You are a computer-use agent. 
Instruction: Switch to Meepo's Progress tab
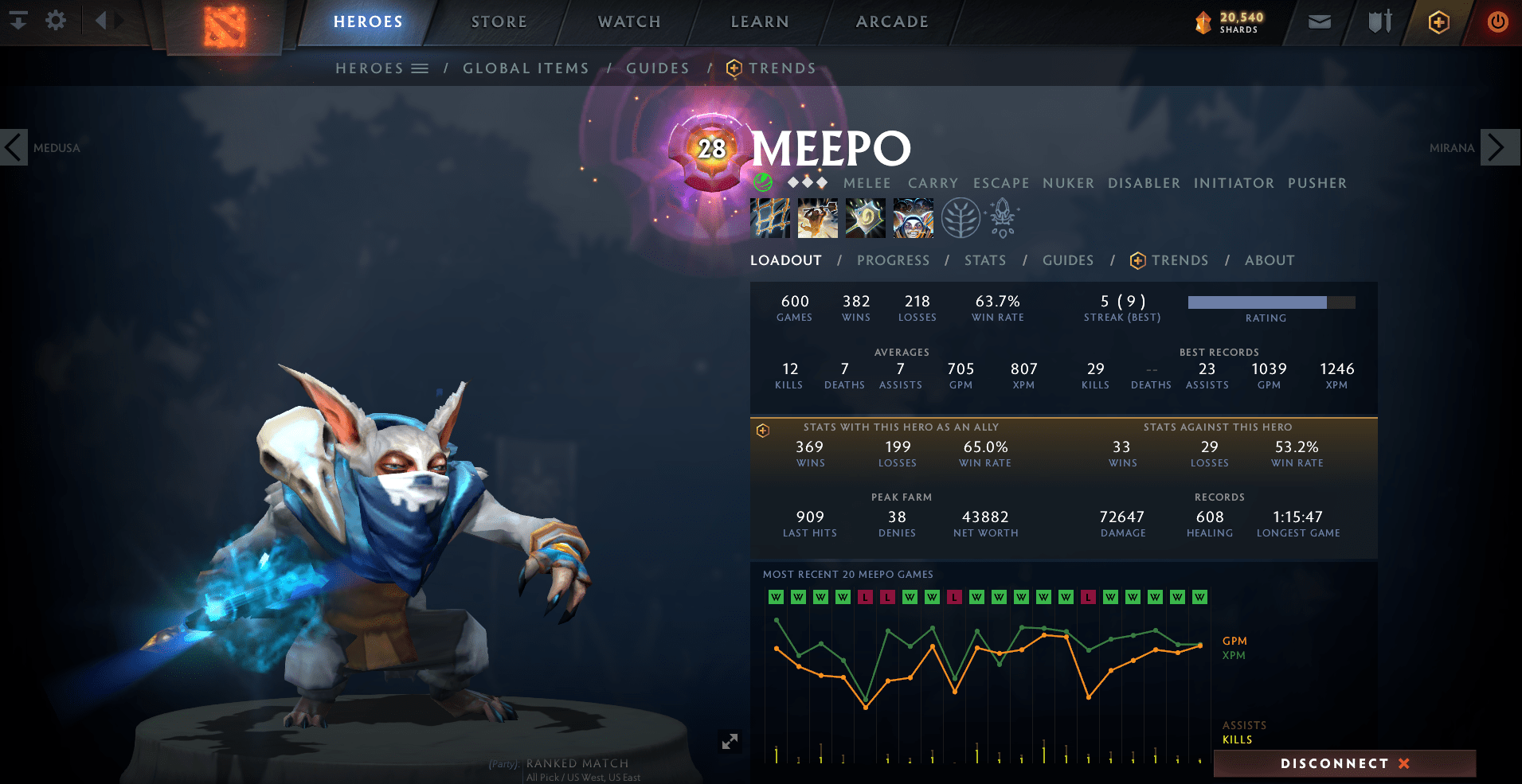pos(893,260)
